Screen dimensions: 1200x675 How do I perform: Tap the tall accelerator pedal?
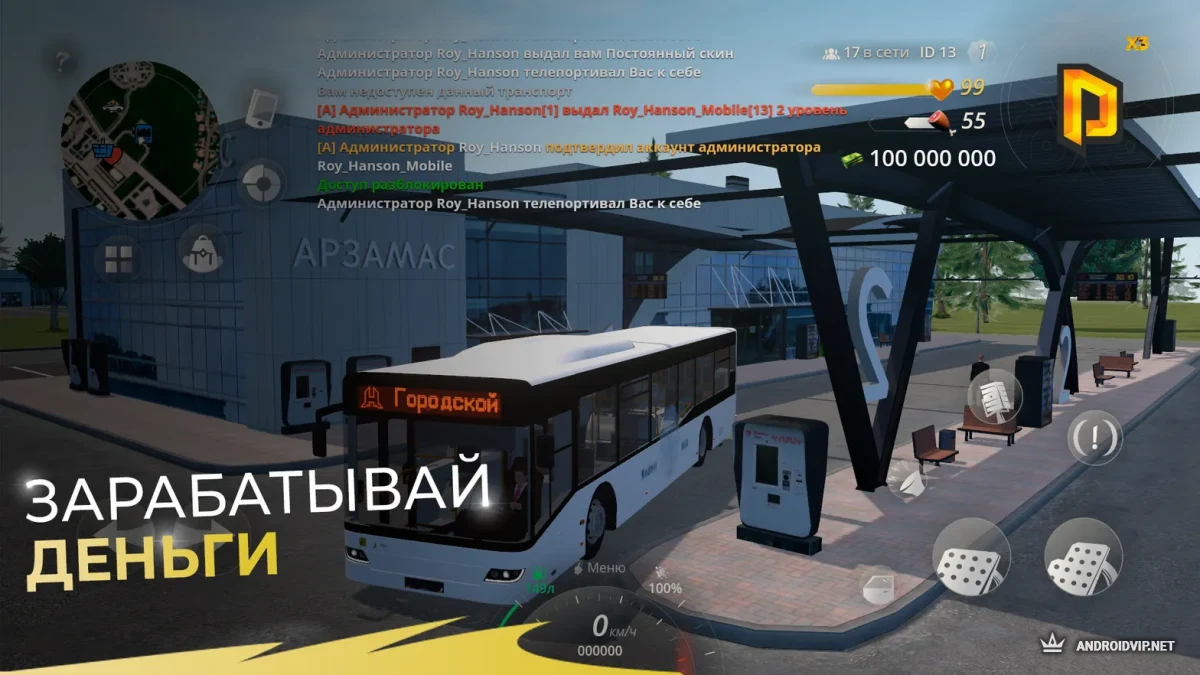pos(1080,557)
